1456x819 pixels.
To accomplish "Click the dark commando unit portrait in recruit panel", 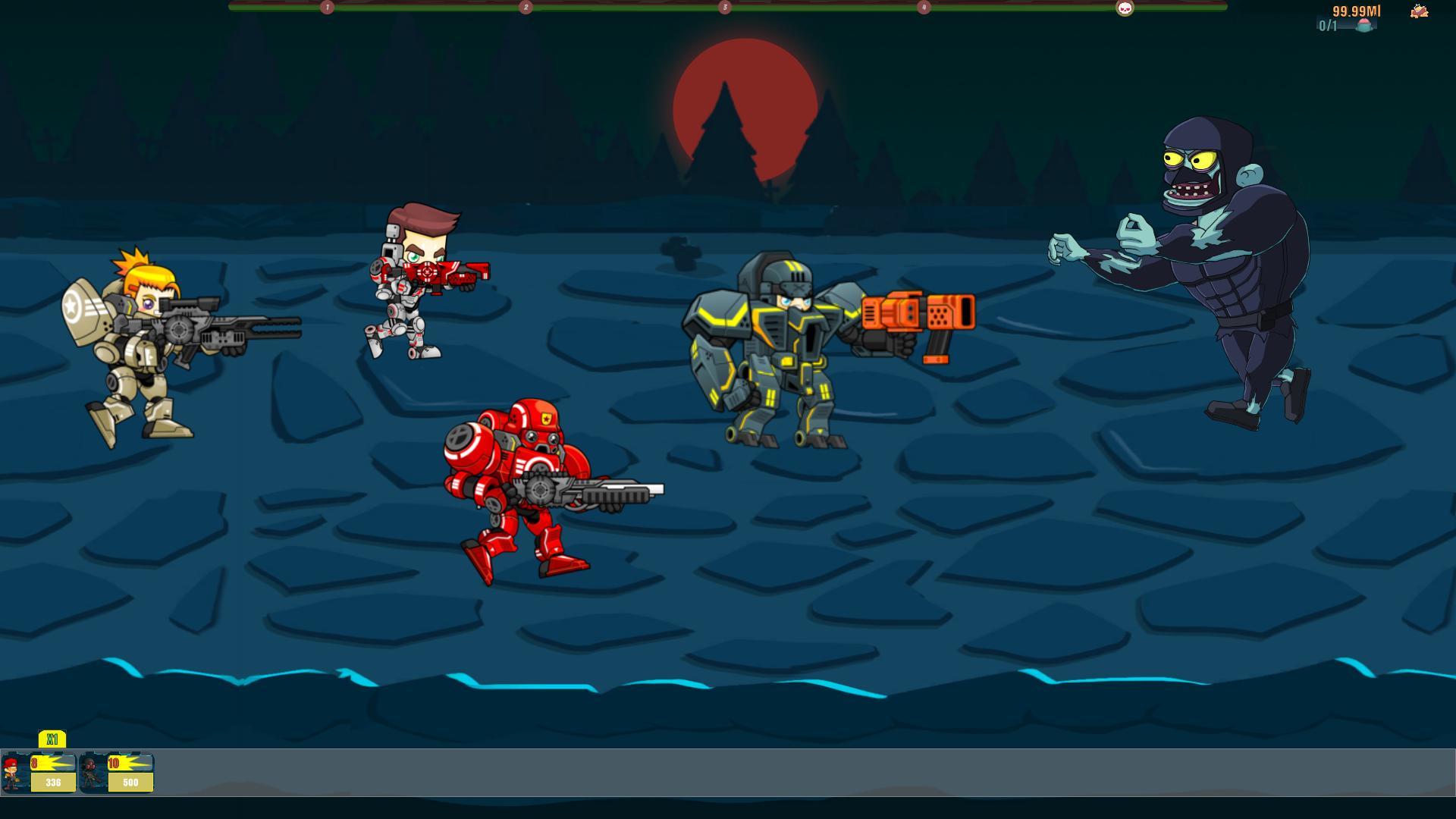I will tap(89, 772).
